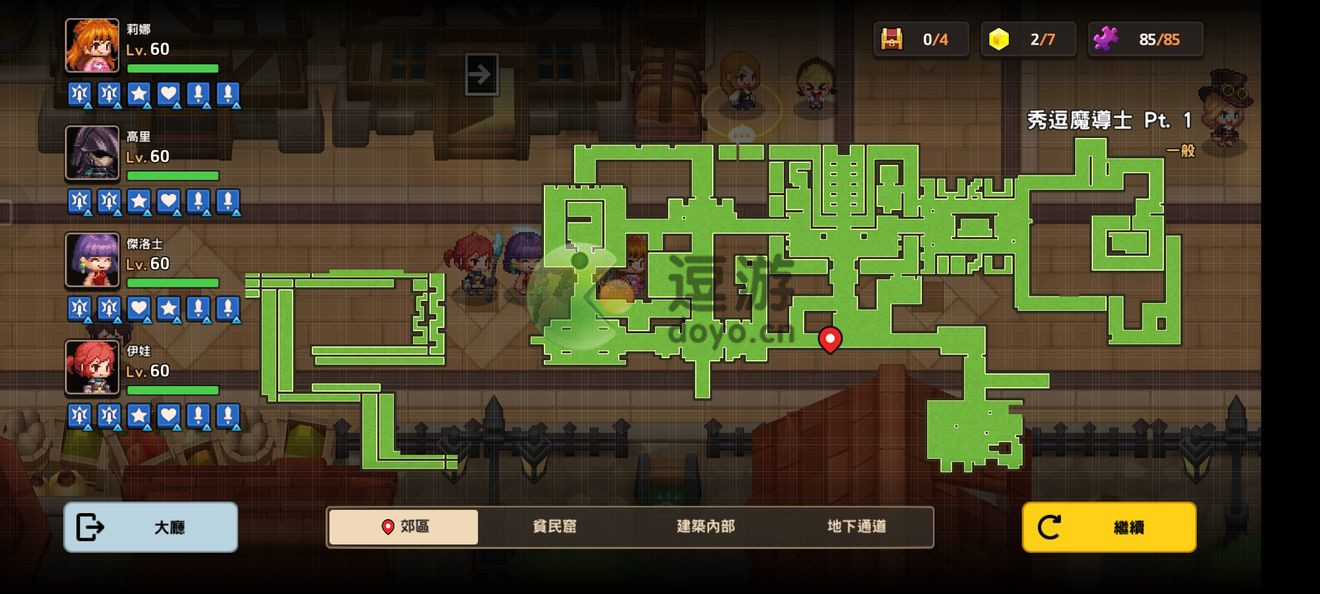1320x594 pixels.
Task: Switch to the 貧民窟 map tab
Action: tap(554, 527)
